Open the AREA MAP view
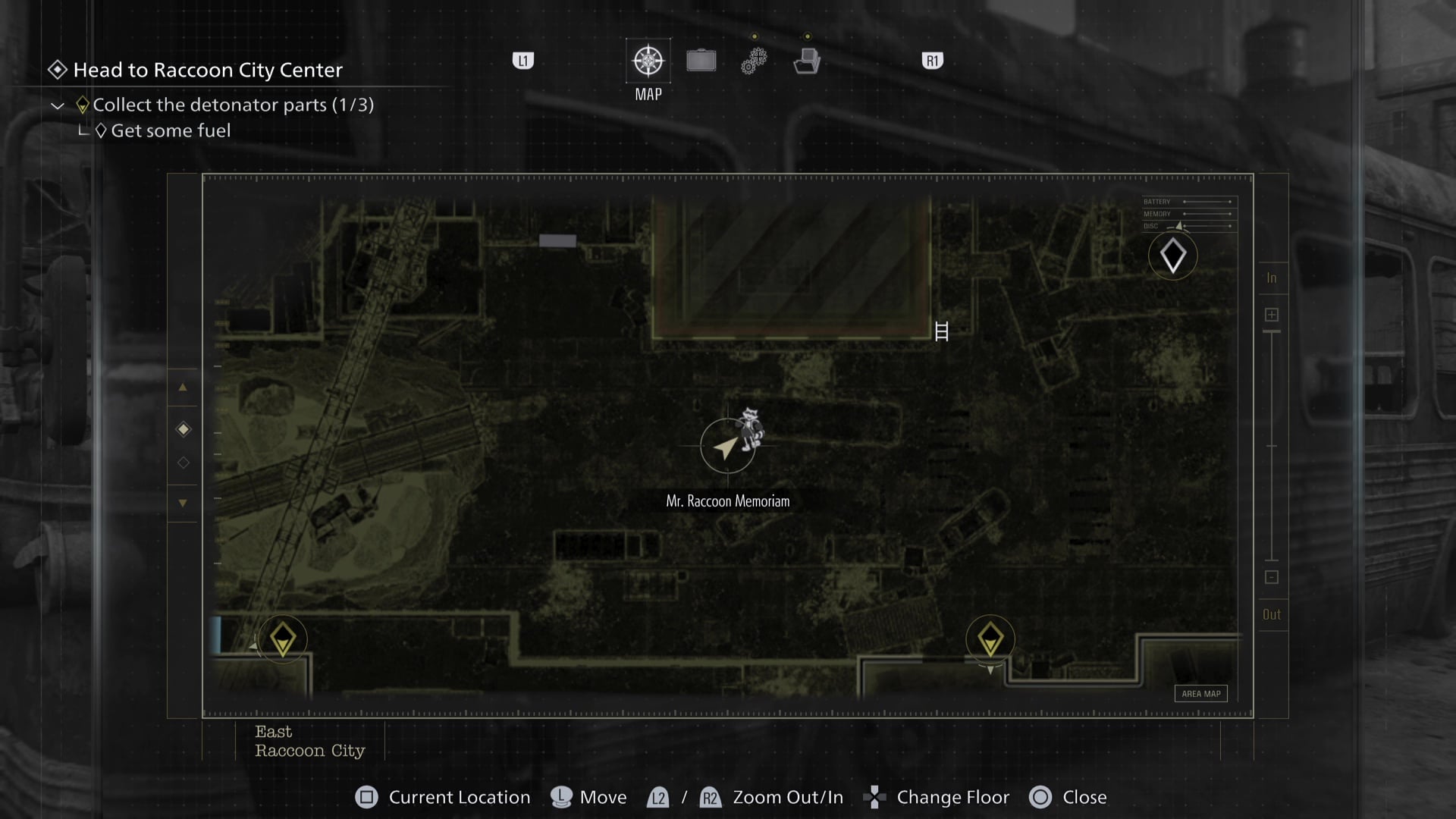Image resolution: width=1456 pixels, height=819 pixels. pos(1201,693)
